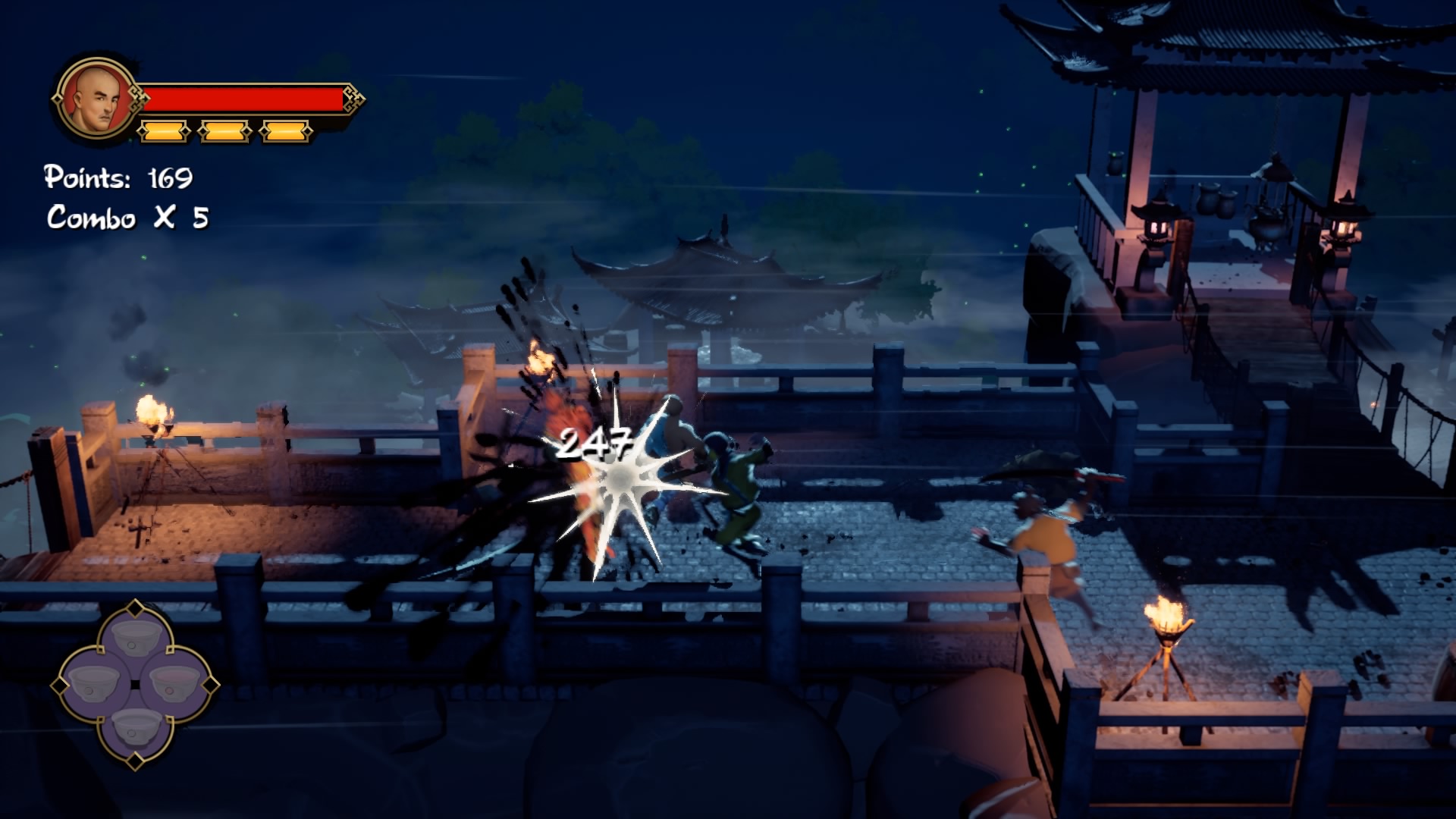Click the bald monk character portrait
This screenshot has height=819, width=1456.
tap(96, 100)
